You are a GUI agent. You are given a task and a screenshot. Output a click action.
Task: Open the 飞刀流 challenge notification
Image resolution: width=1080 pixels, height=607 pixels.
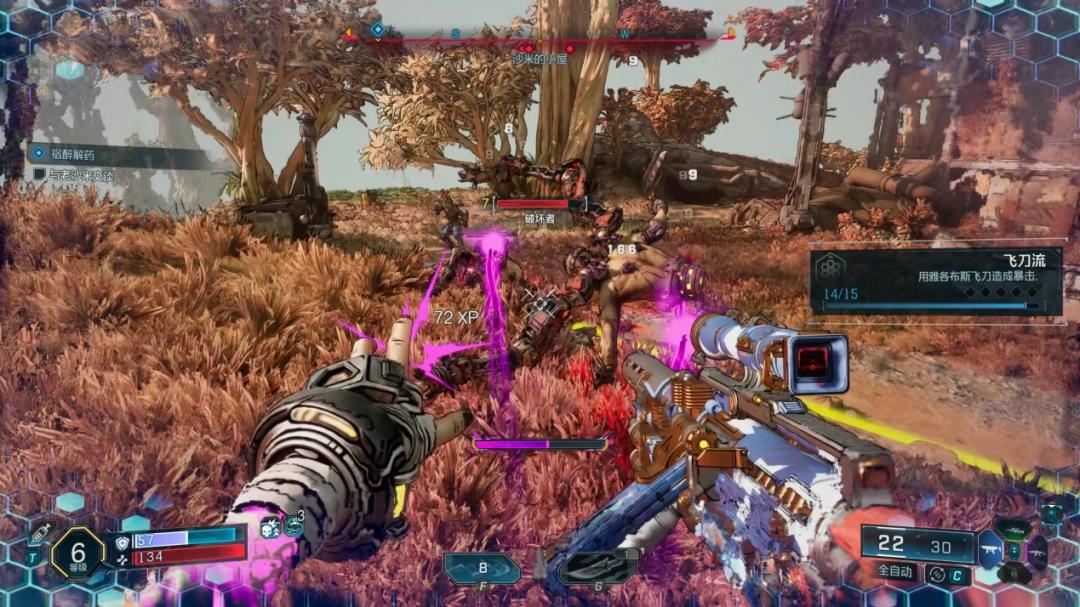pyautogui.click(x=934, y=281)
